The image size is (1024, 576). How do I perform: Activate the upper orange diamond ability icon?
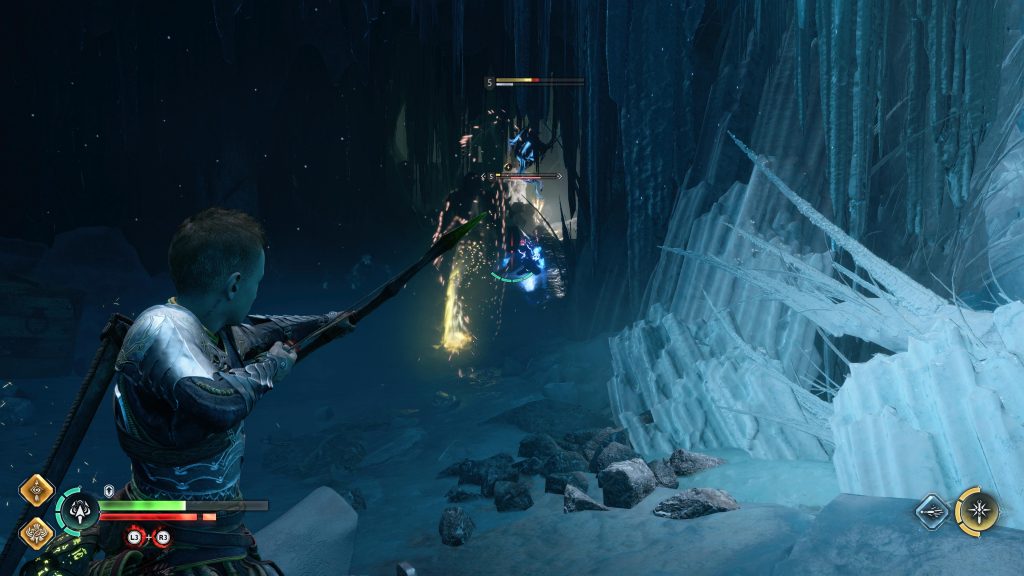click(36, 491)
